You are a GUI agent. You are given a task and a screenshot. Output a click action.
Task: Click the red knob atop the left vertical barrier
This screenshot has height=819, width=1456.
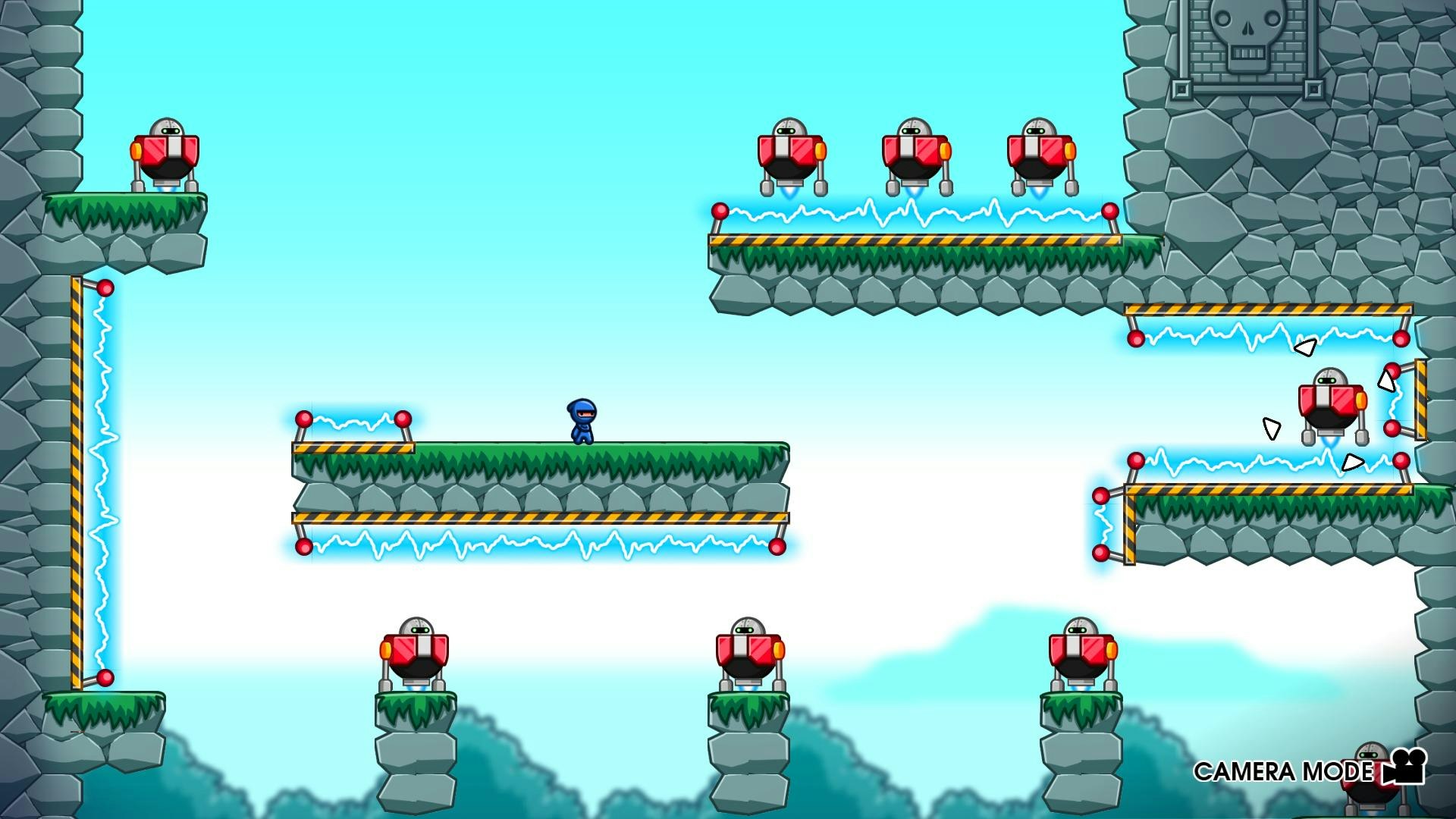click(x=105, y=287)
